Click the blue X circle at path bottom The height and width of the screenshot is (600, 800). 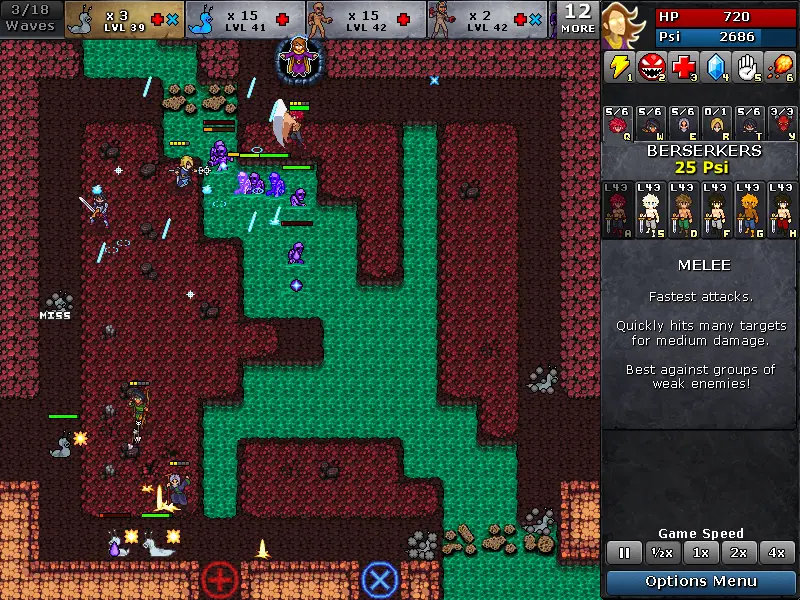point(379,579)
